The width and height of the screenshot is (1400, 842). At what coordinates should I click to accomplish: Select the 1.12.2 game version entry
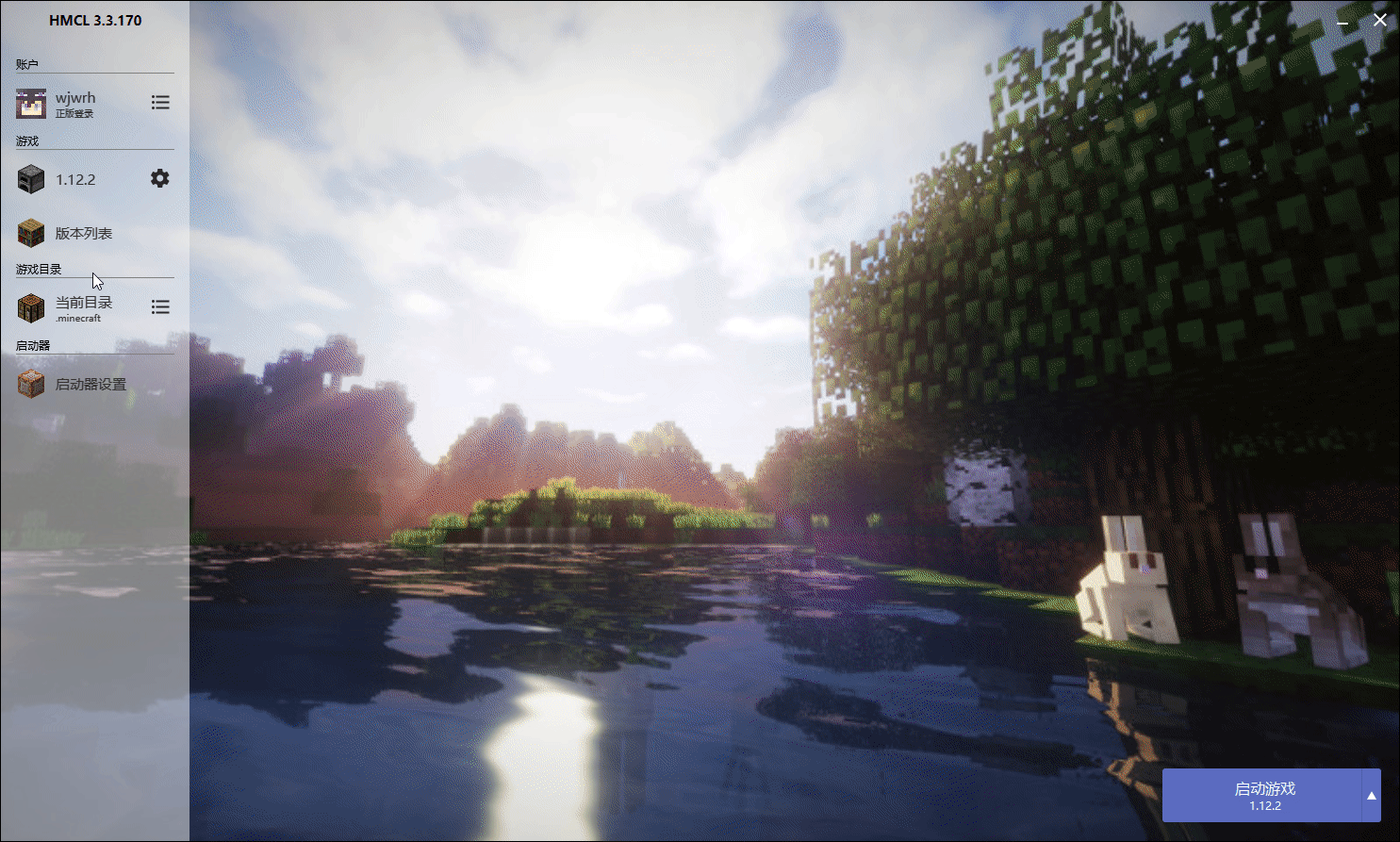(x=75, y=179)
